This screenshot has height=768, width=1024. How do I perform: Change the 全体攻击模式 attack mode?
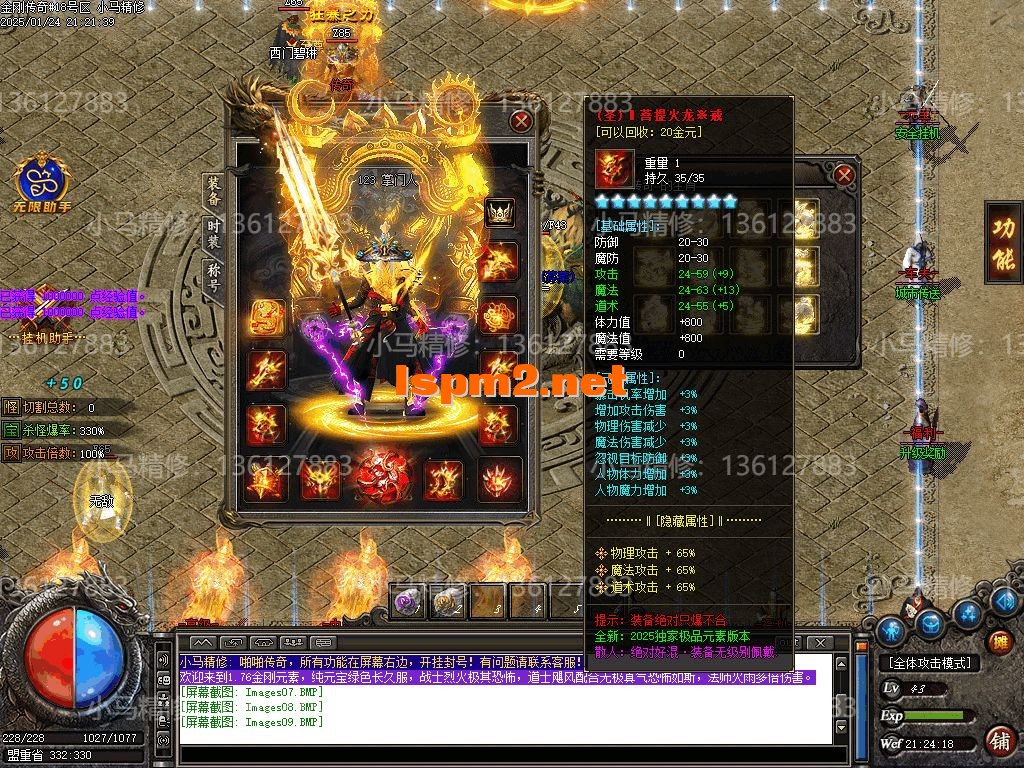[x=929, y=663]
